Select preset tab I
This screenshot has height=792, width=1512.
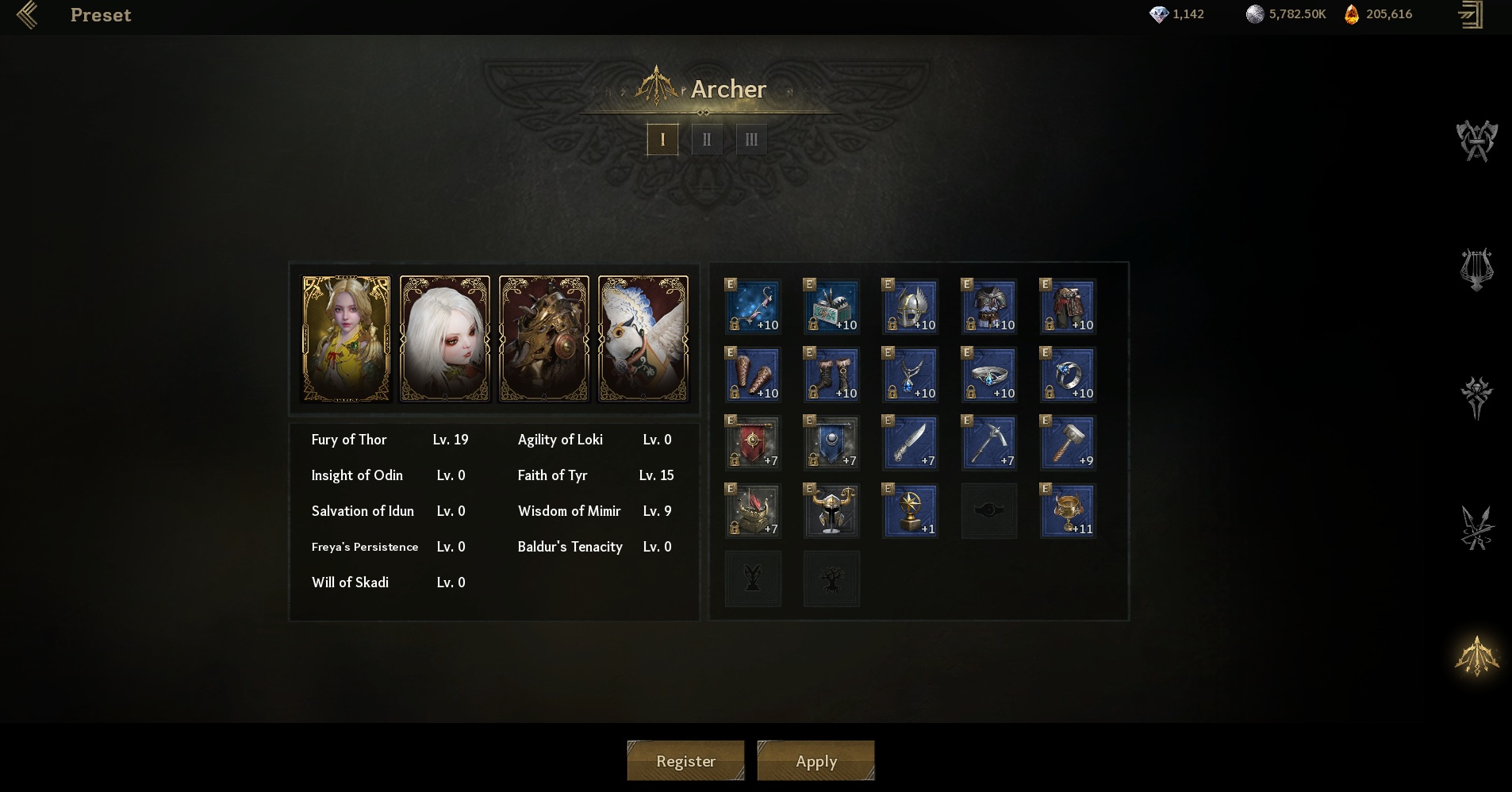[x=662, y=140]
